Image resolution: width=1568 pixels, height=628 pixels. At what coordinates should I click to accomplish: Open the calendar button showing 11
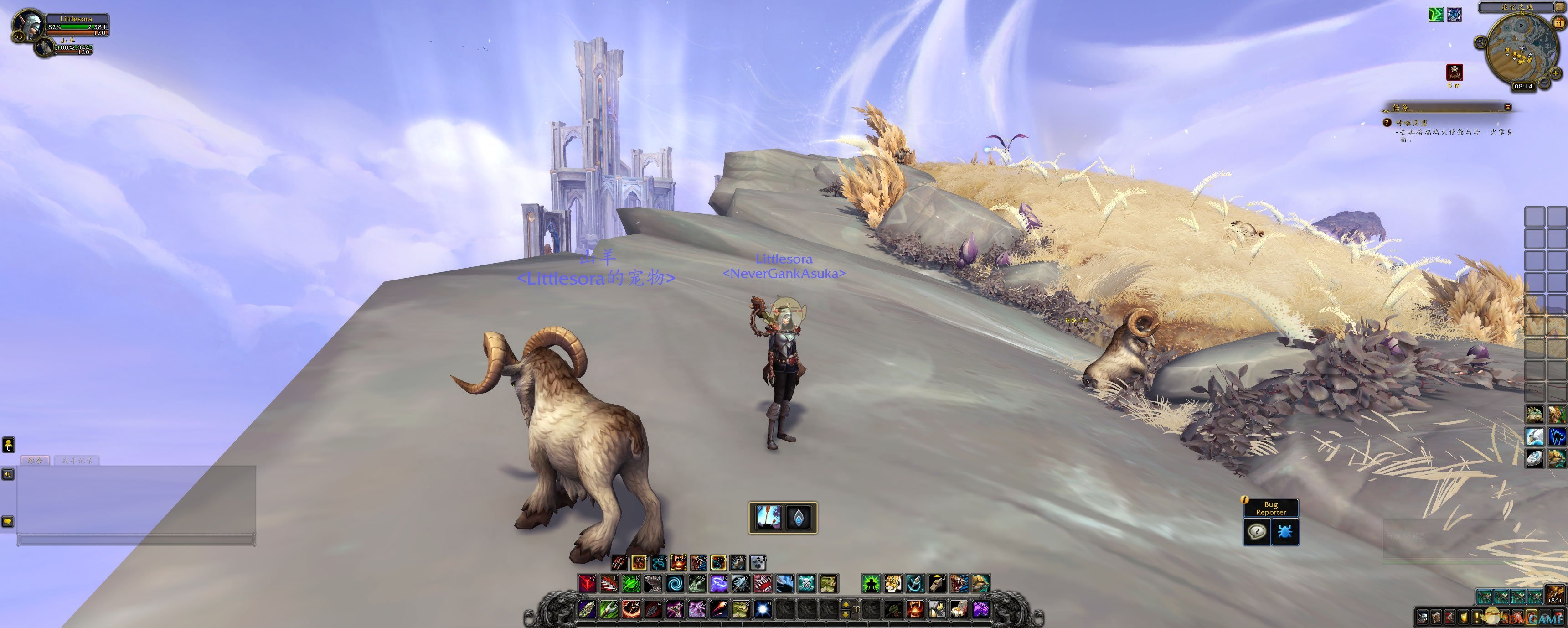coord(1559,23)
